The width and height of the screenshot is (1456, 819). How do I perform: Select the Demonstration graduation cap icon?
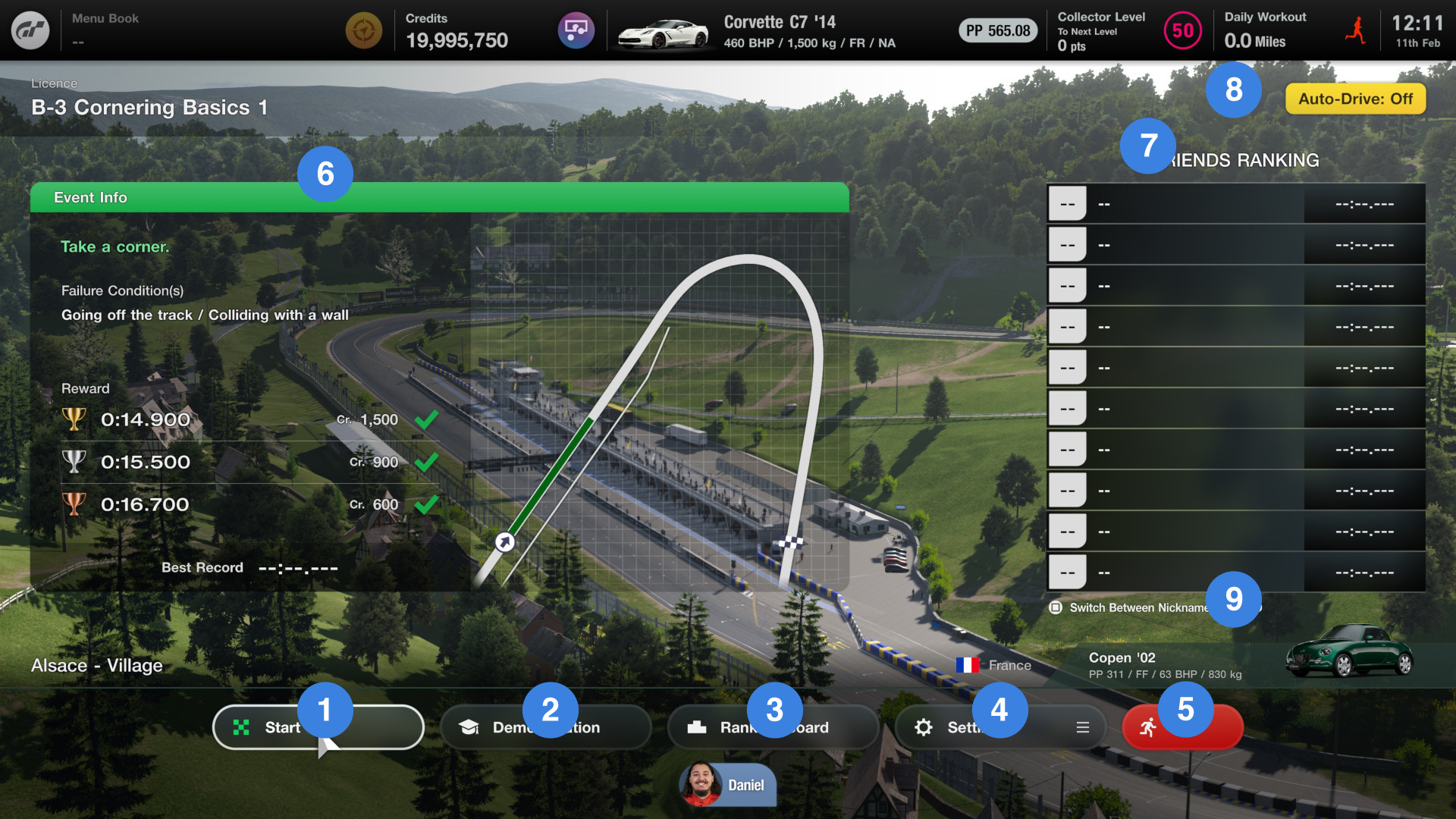[x=470, y=726]
